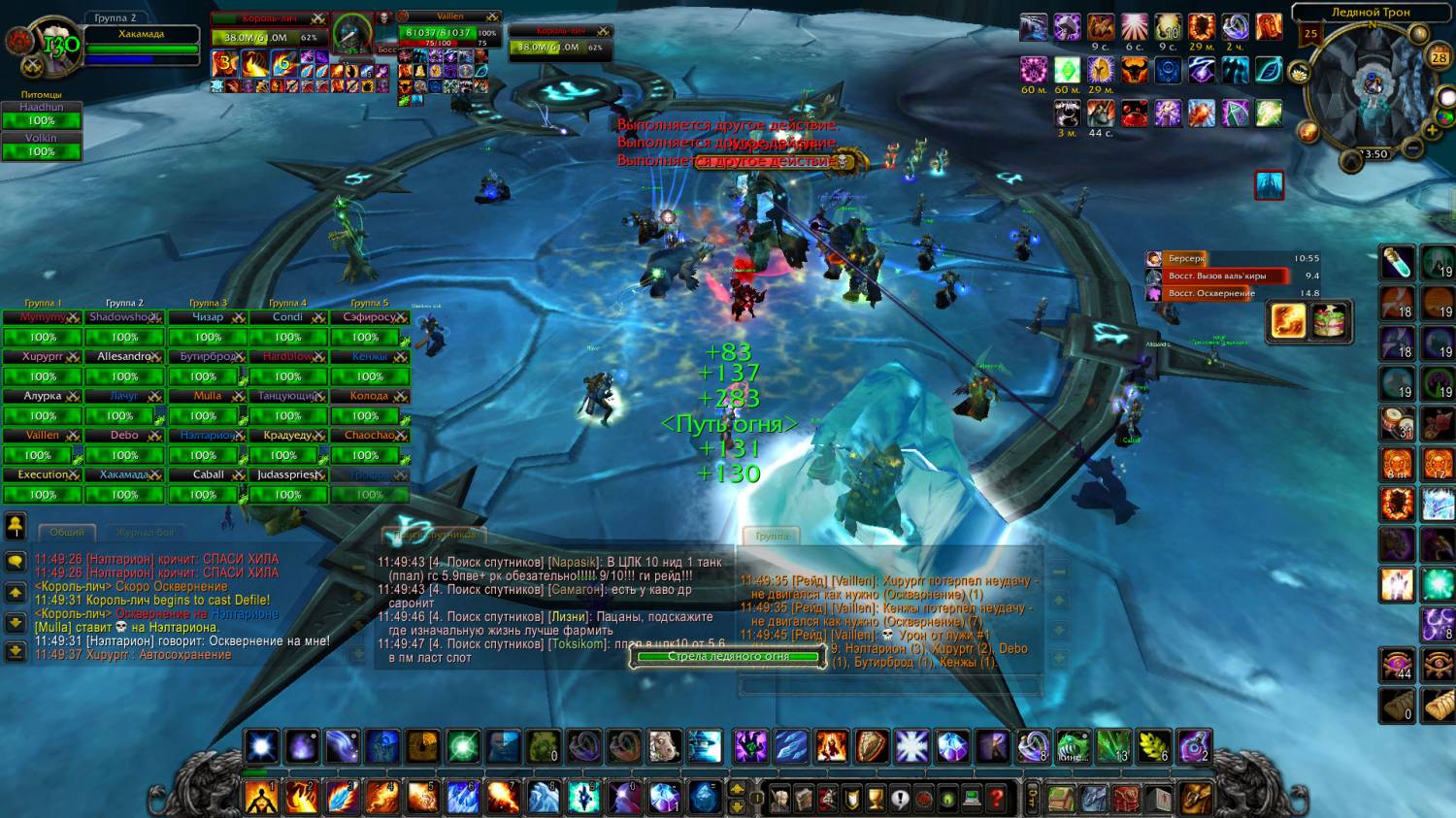The image size is (1456, 818).
Task: Open the quest log exclamation mark button
Action: [x=901, y=799]
